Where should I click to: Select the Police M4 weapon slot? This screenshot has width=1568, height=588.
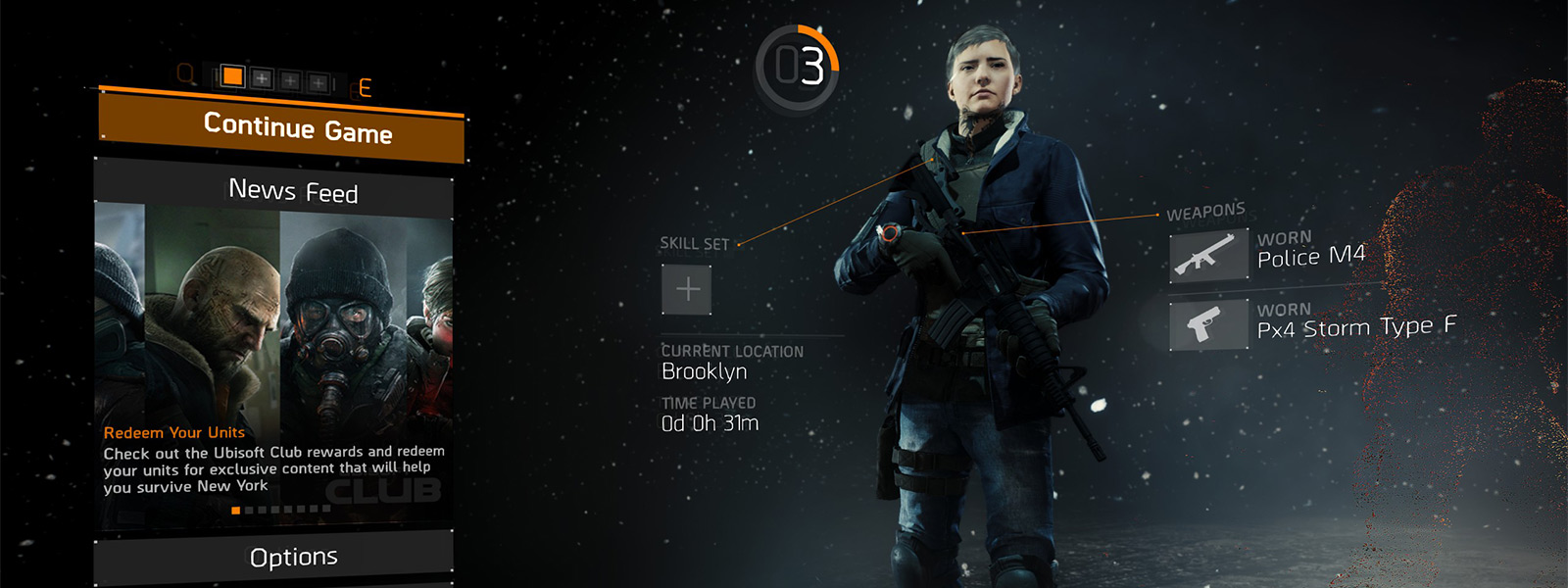[1209, 256]
